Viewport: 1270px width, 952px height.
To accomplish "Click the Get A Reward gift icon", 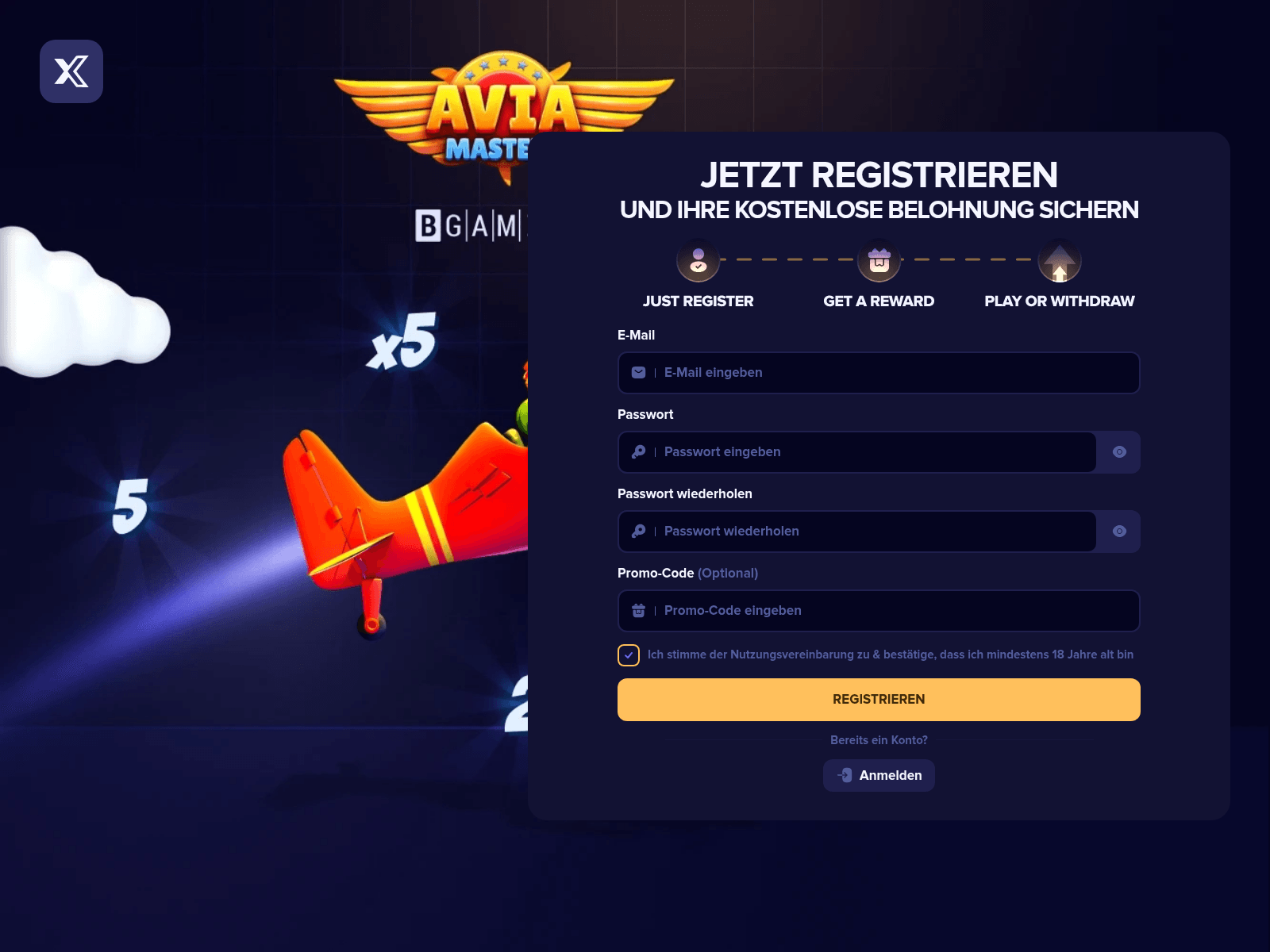I will [879, 260].
